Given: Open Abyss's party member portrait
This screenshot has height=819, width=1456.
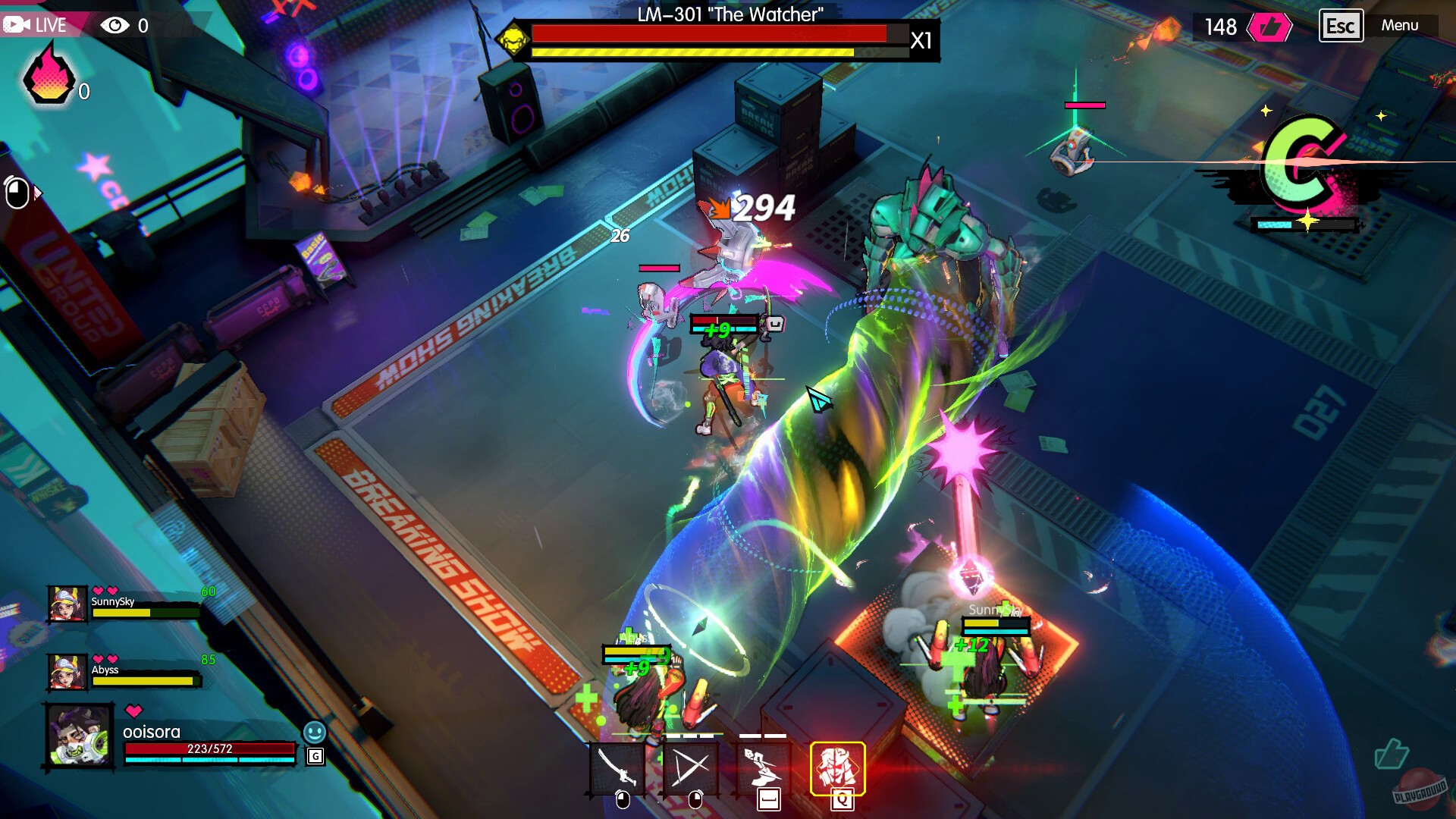Looking at the screenshot, I should [x=67, y=672].
